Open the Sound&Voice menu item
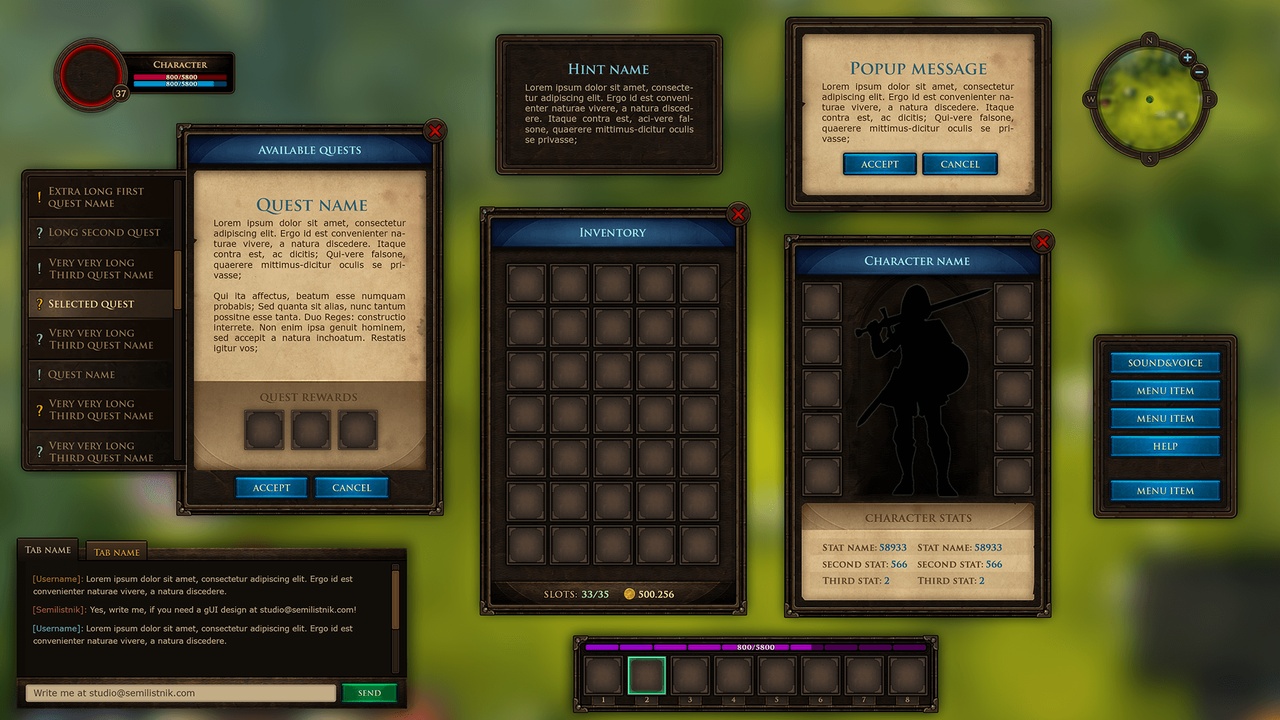The width and height of the screenshot is (1280, 720). 1165,363
